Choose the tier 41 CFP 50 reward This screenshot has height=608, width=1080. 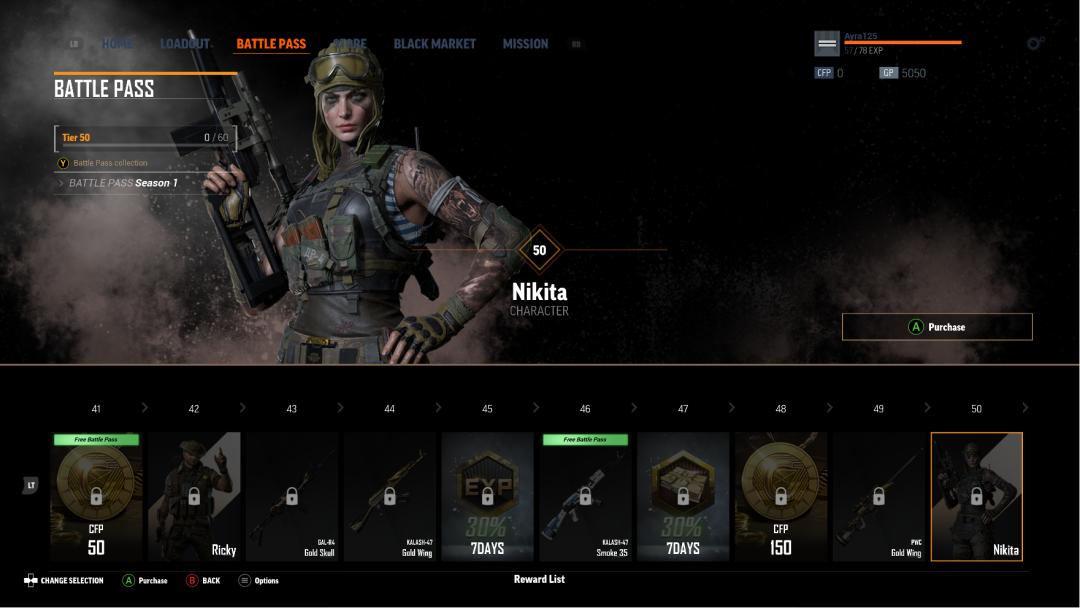tap(96, 496)
